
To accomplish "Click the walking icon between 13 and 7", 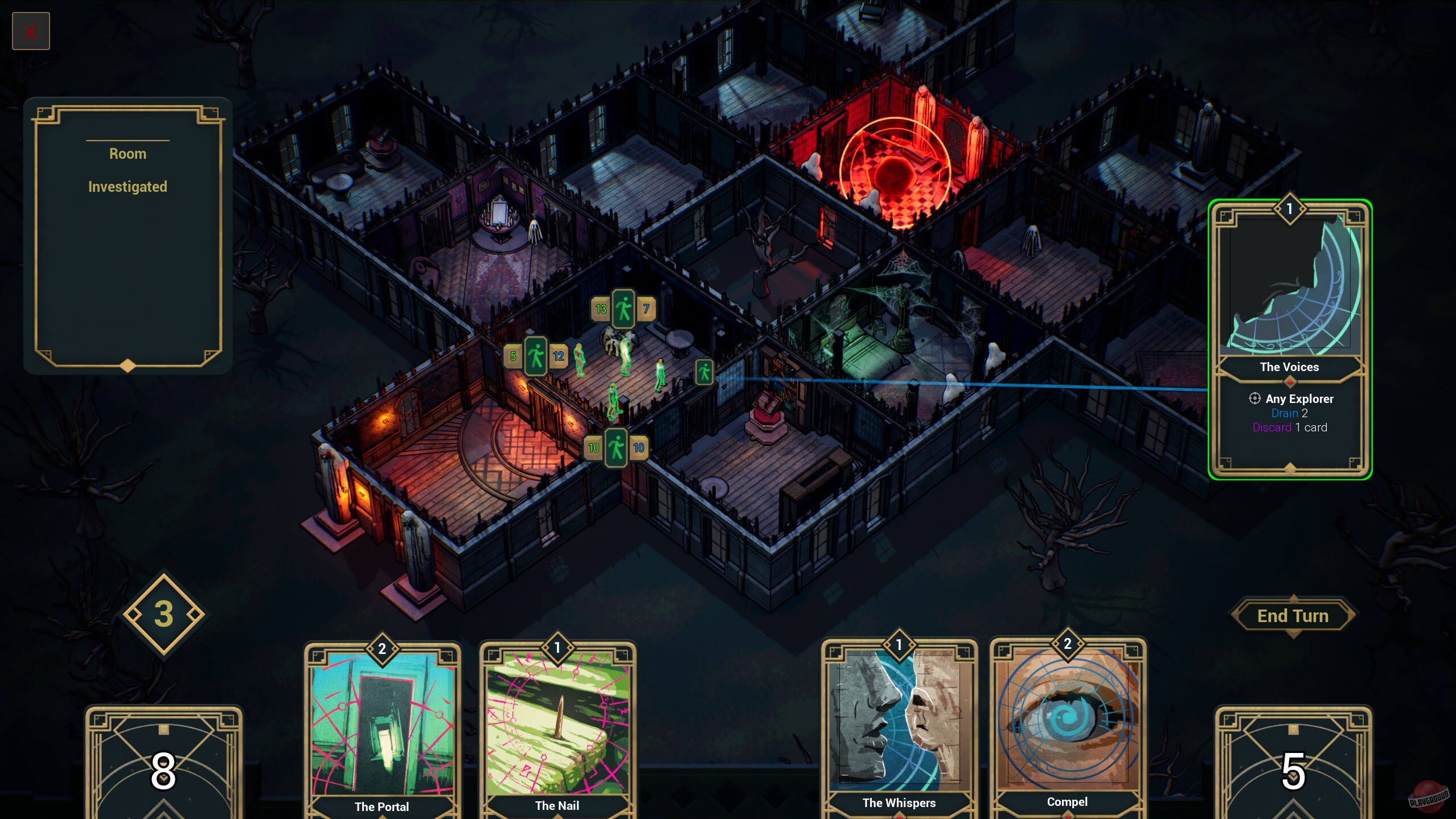I will 622,309.
